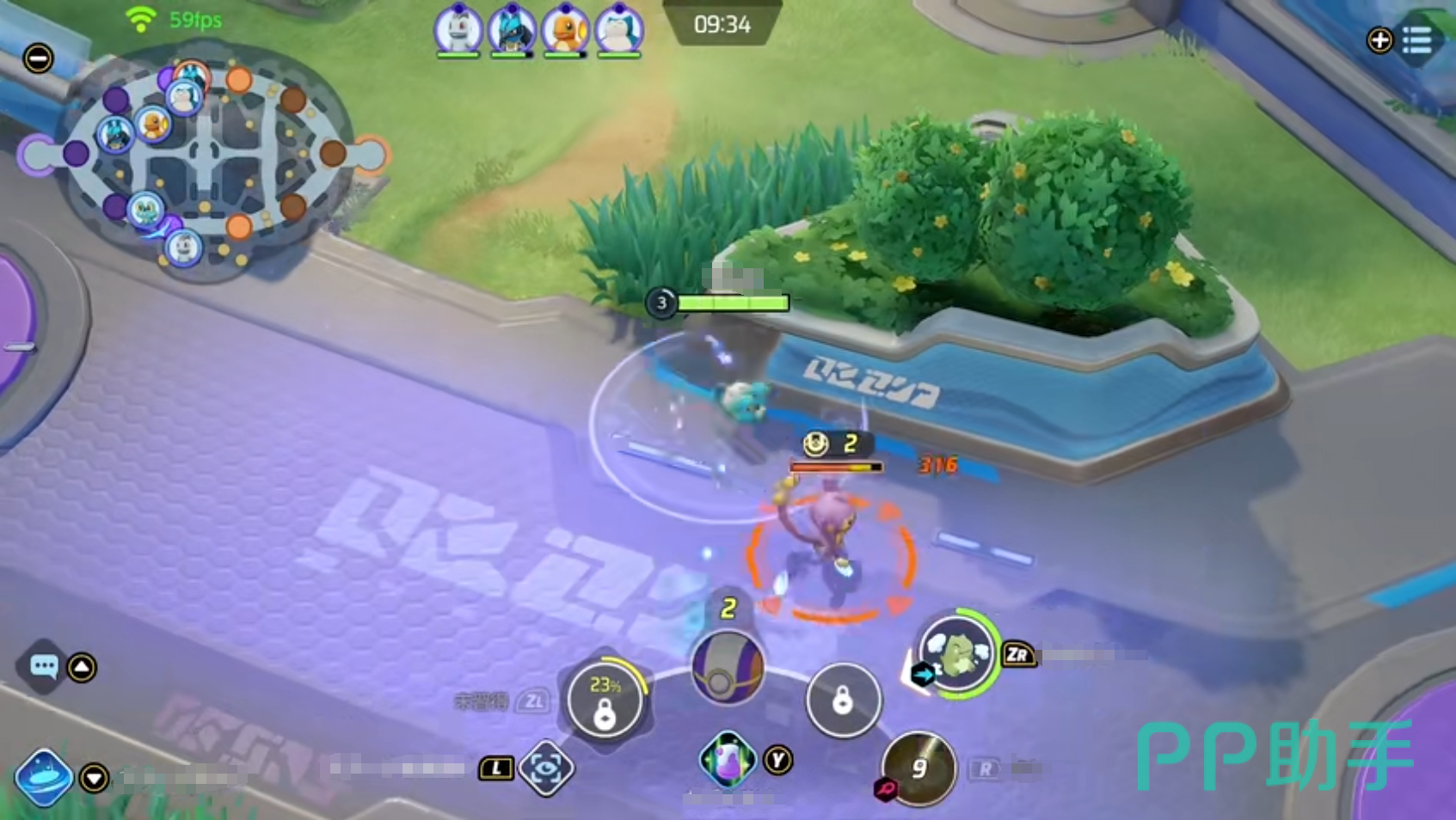Viewport: 1456px width, 820px height.
Task: Select the white Pokémon teammate portrait
Action: click(x=458, y=31)
